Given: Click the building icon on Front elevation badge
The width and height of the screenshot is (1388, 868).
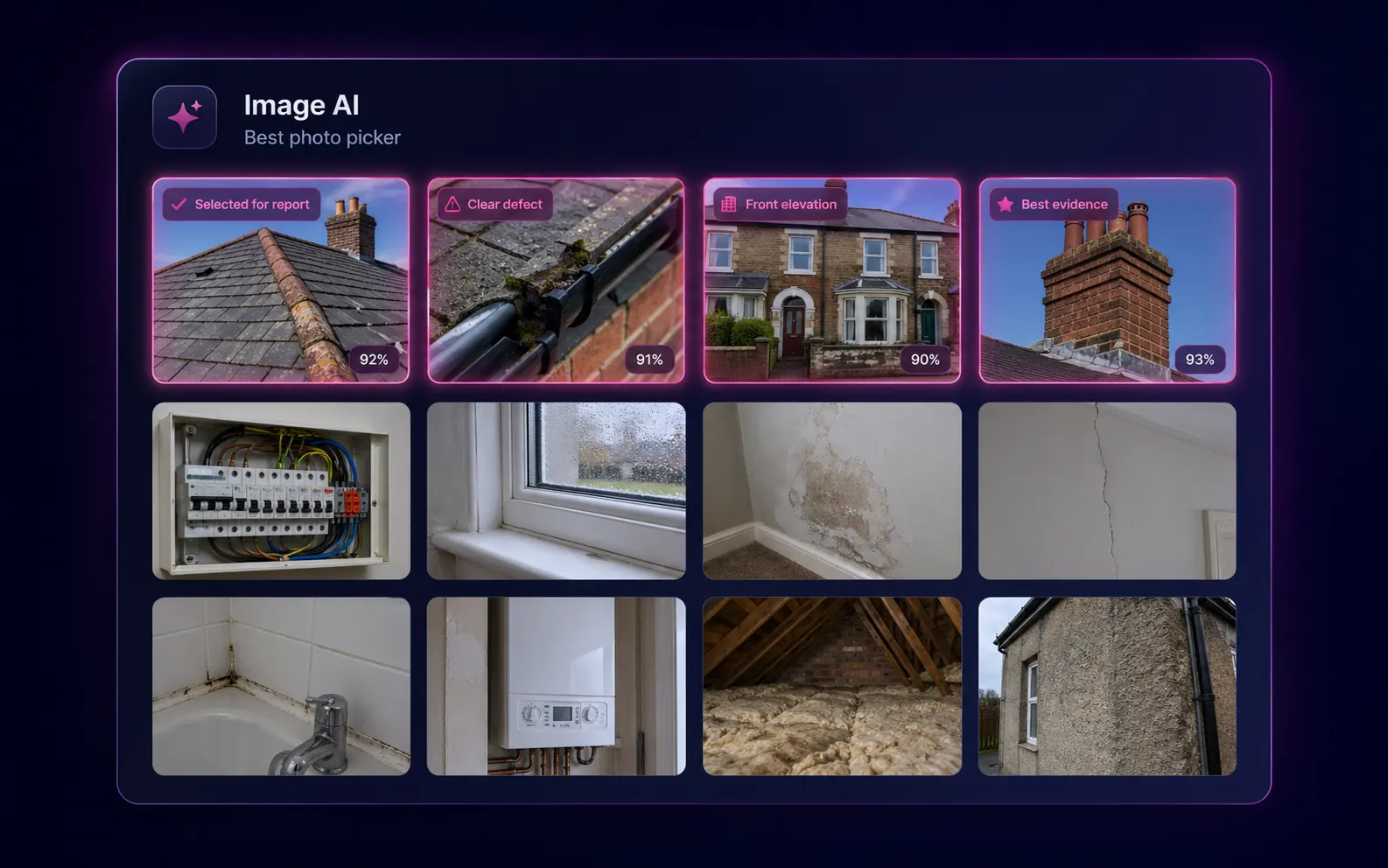Looking at the screenshot, I should [x=727, y=203].
